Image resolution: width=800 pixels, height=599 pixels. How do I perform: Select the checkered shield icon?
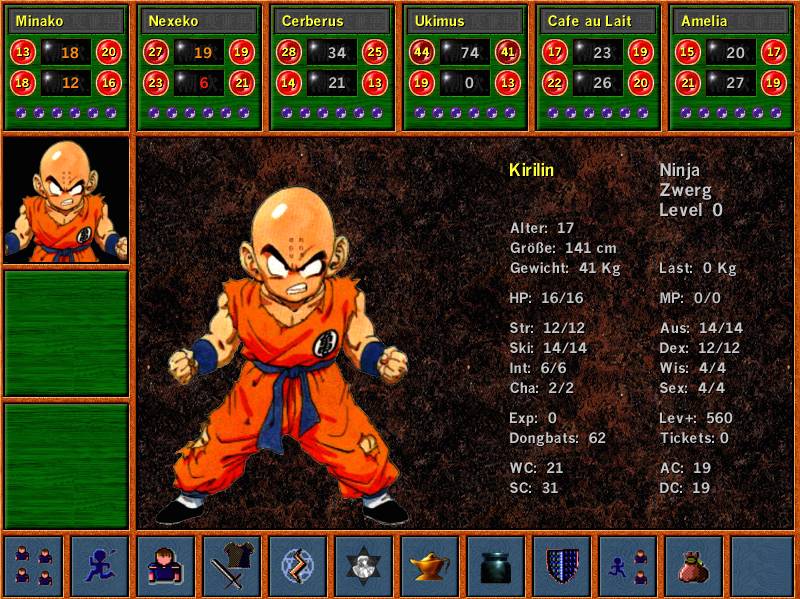pos(562,566)
